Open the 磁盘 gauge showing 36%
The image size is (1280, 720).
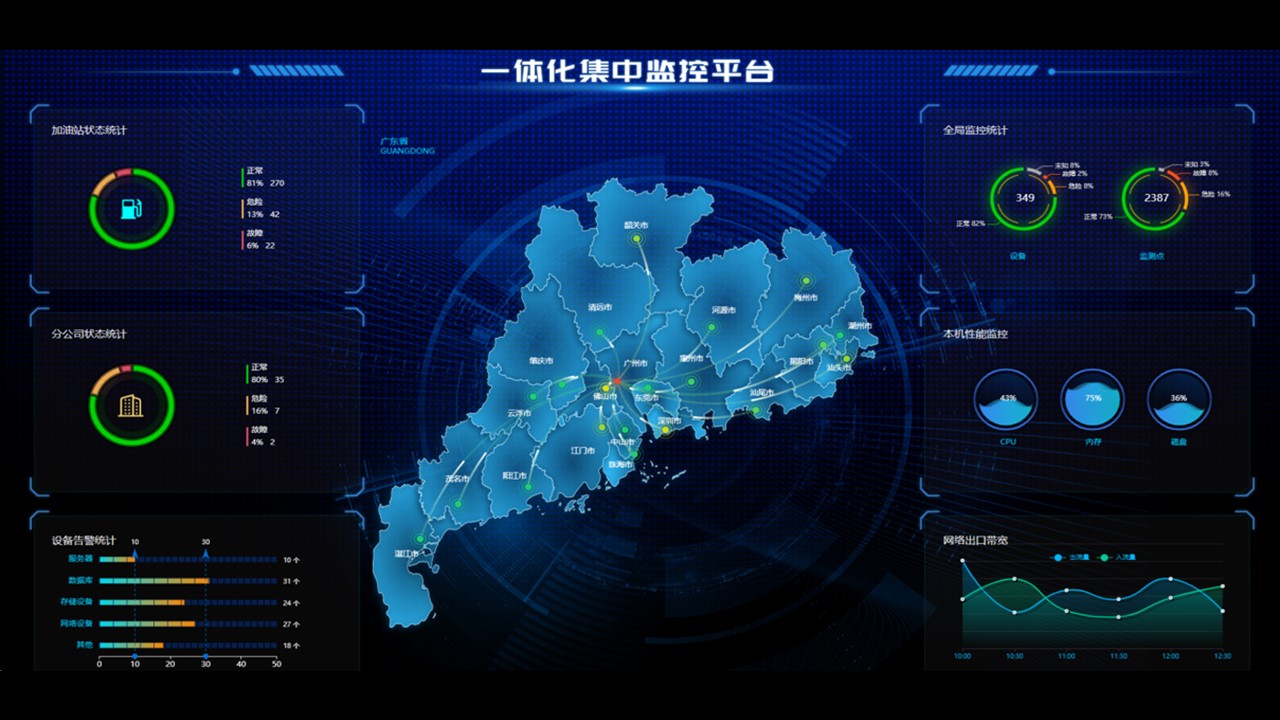(1179, 400)
